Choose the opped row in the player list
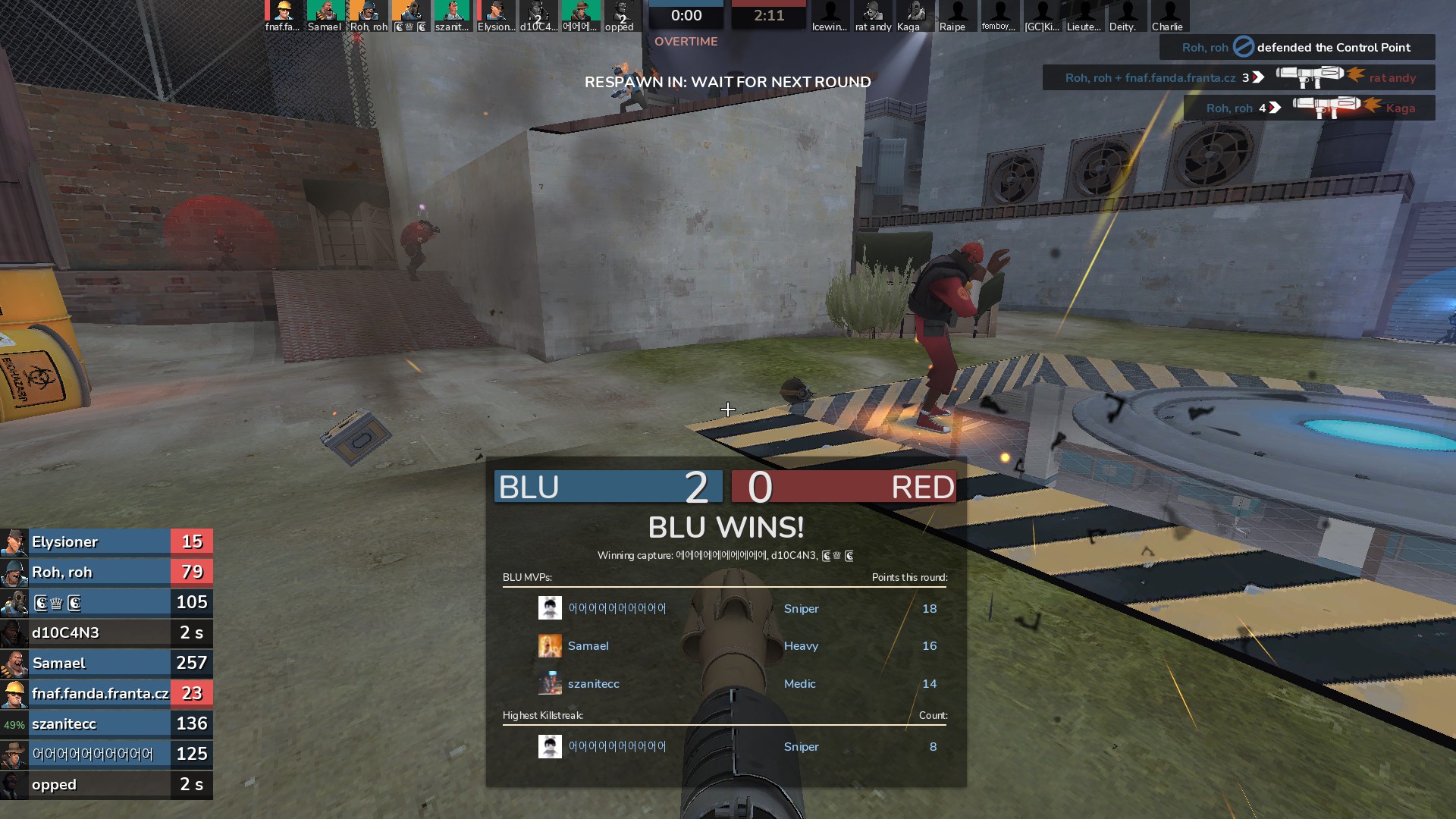Image resolution: width=1456 pixels, height=819 pixels. click(x=106, y=785)
